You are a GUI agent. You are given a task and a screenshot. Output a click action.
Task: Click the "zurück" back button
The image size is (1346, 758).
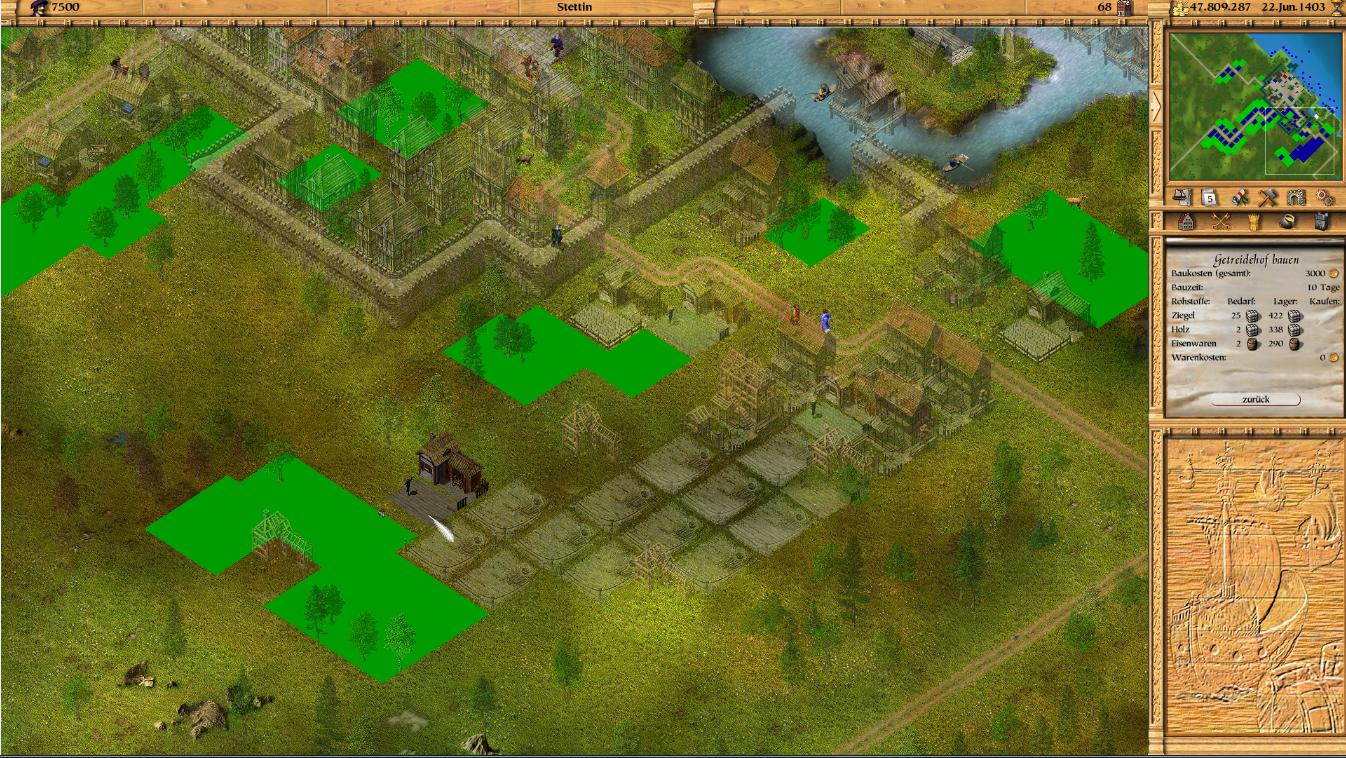(x=1255, y=399)
